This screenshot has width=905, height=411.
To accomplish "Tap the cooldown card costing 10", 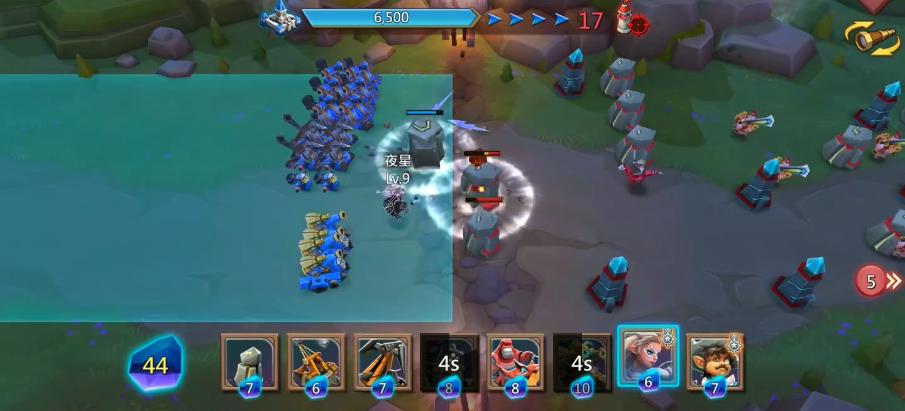I will pyautogui.click(x=582, y=361).
